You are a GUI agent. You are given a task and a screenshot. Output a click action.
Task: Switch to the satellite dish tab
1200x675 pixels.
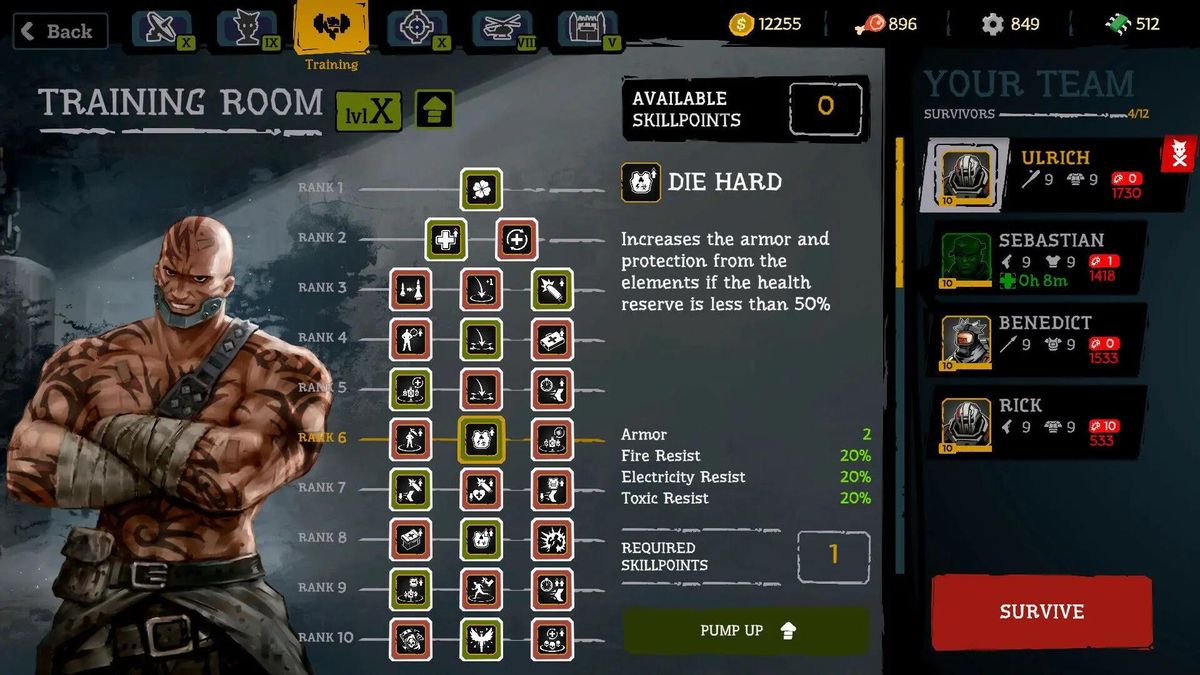coord(160,28)
